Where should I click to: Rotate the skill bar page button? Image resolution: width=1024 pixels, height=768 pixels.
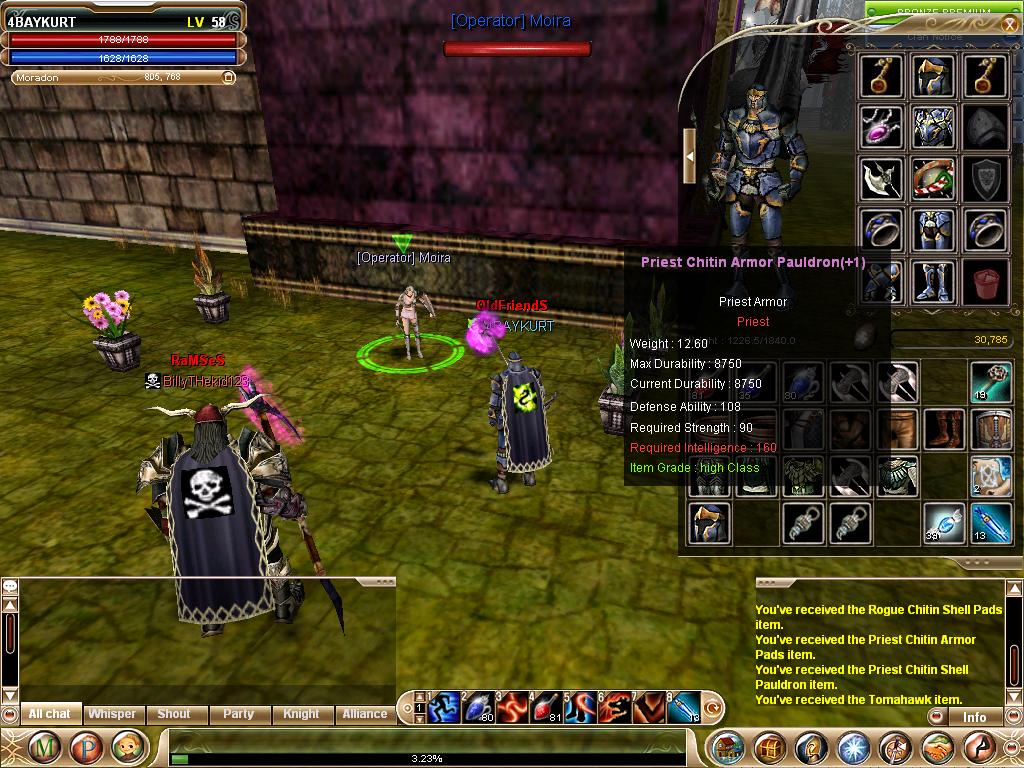[713, 709]
